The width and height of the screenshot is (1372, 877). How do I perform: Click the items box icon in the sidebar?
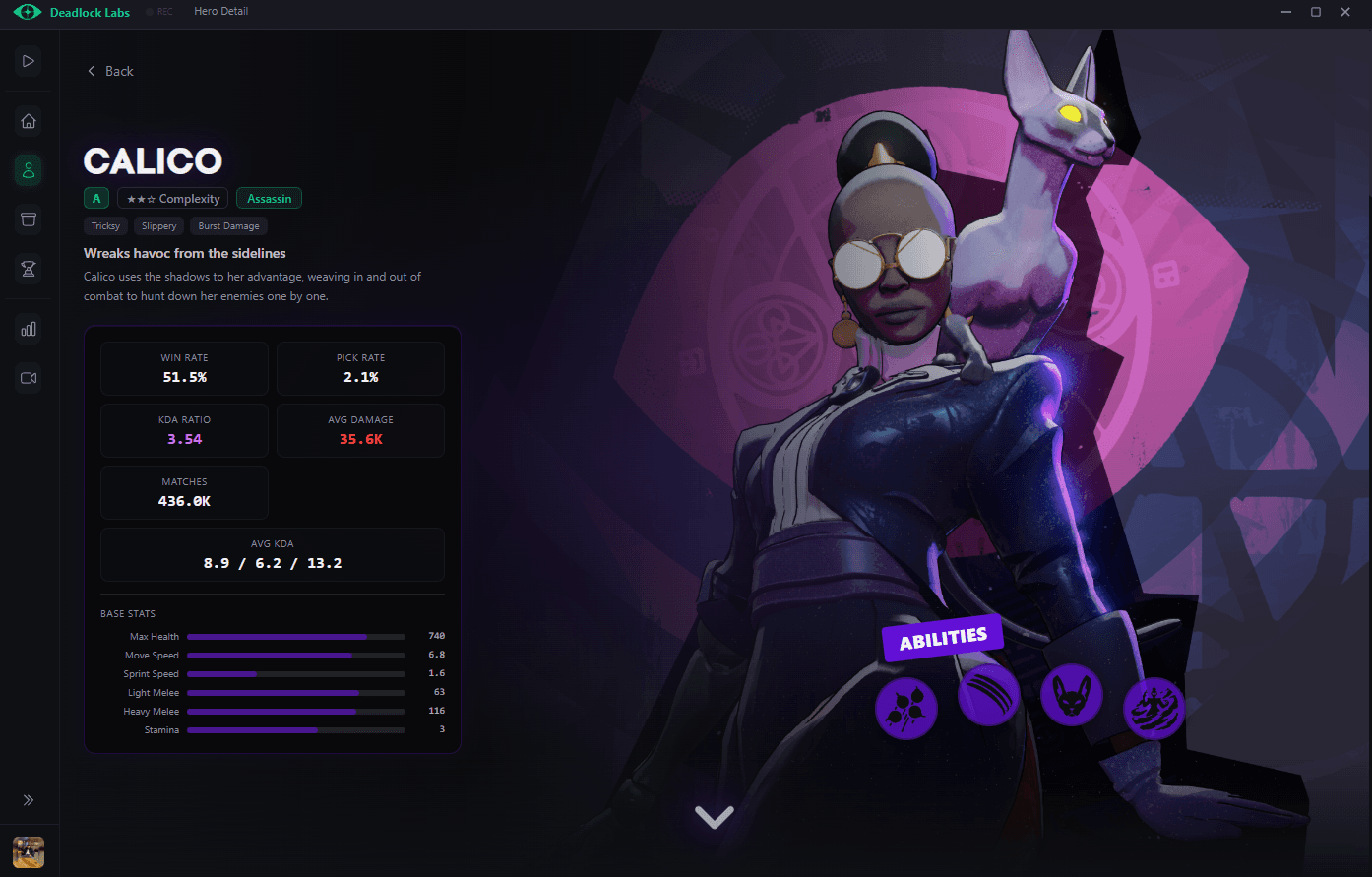pos(28,219)
